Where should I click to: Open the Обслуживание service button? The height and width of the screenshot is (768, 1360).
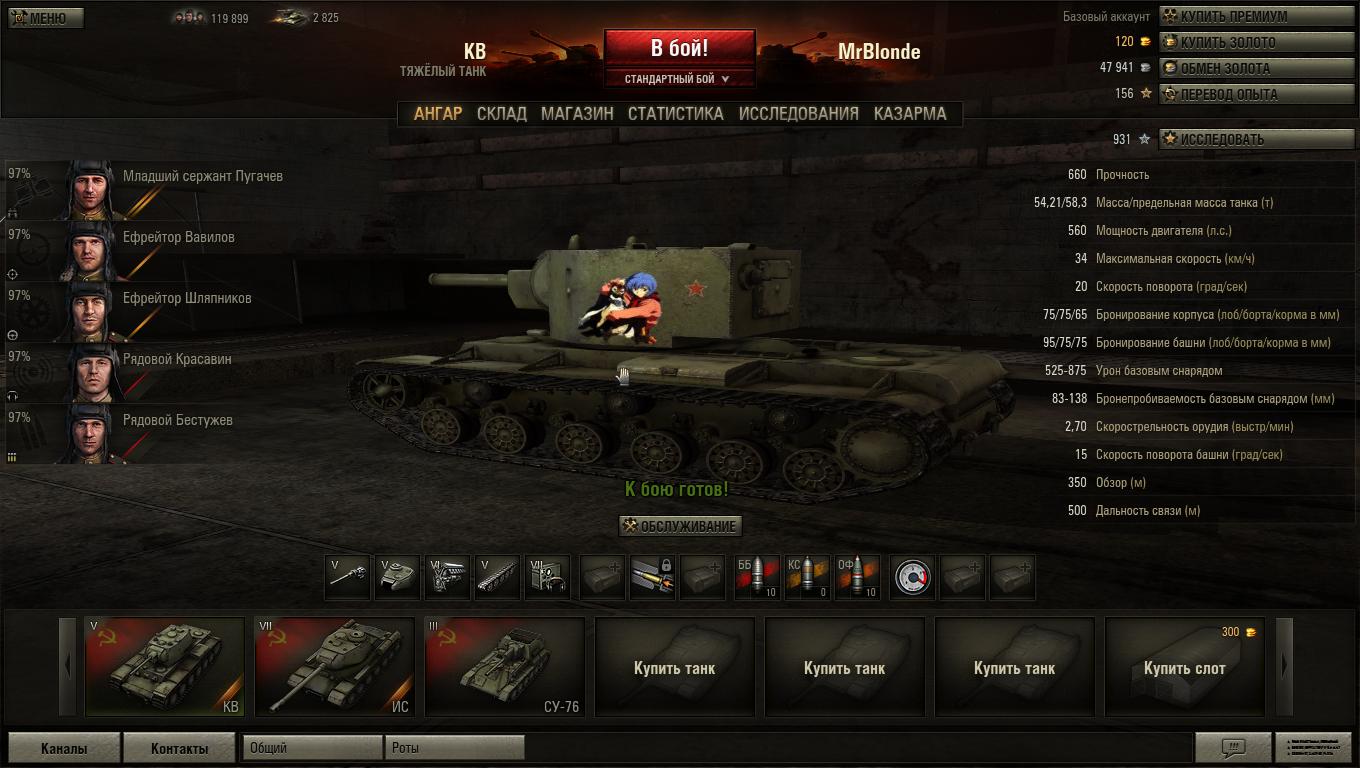tap(680, 527)
